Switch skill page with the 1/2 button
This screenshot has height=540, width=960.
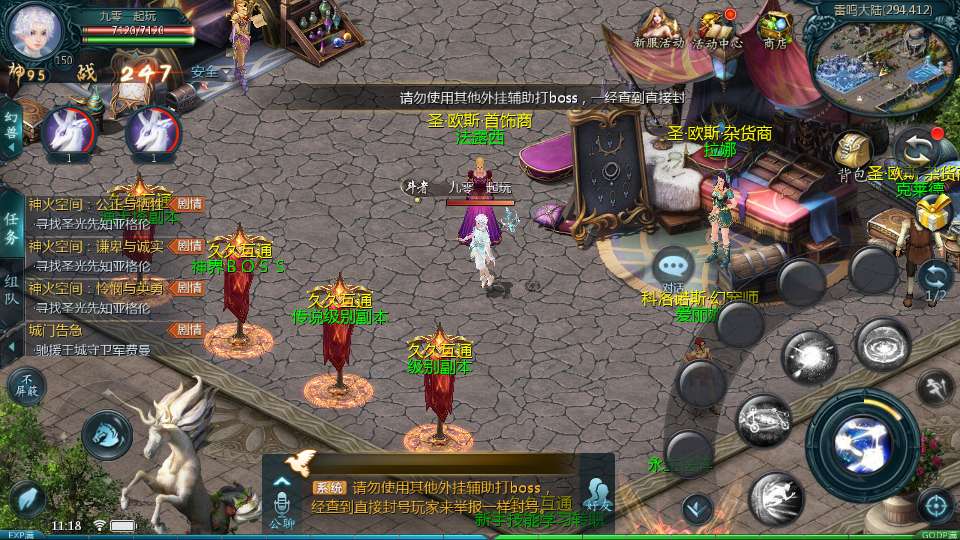[x=935, y=281]
